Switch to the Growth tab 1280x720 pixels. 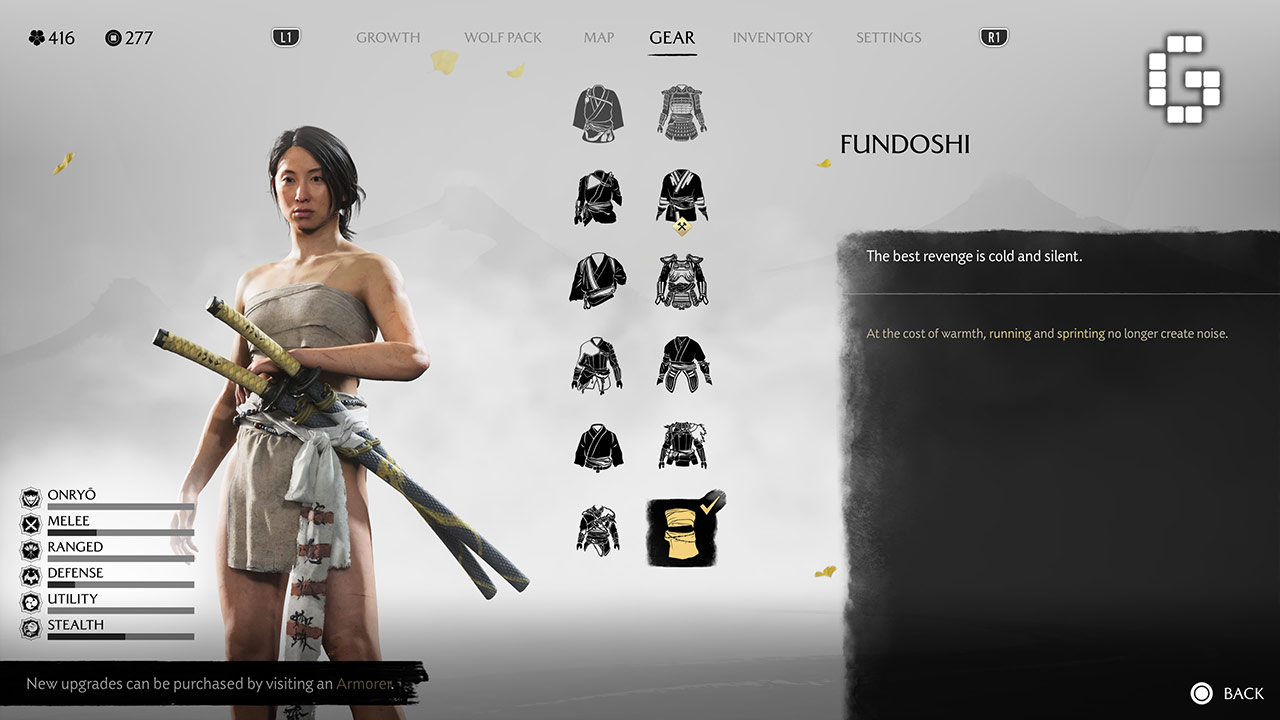click(388, 38)
